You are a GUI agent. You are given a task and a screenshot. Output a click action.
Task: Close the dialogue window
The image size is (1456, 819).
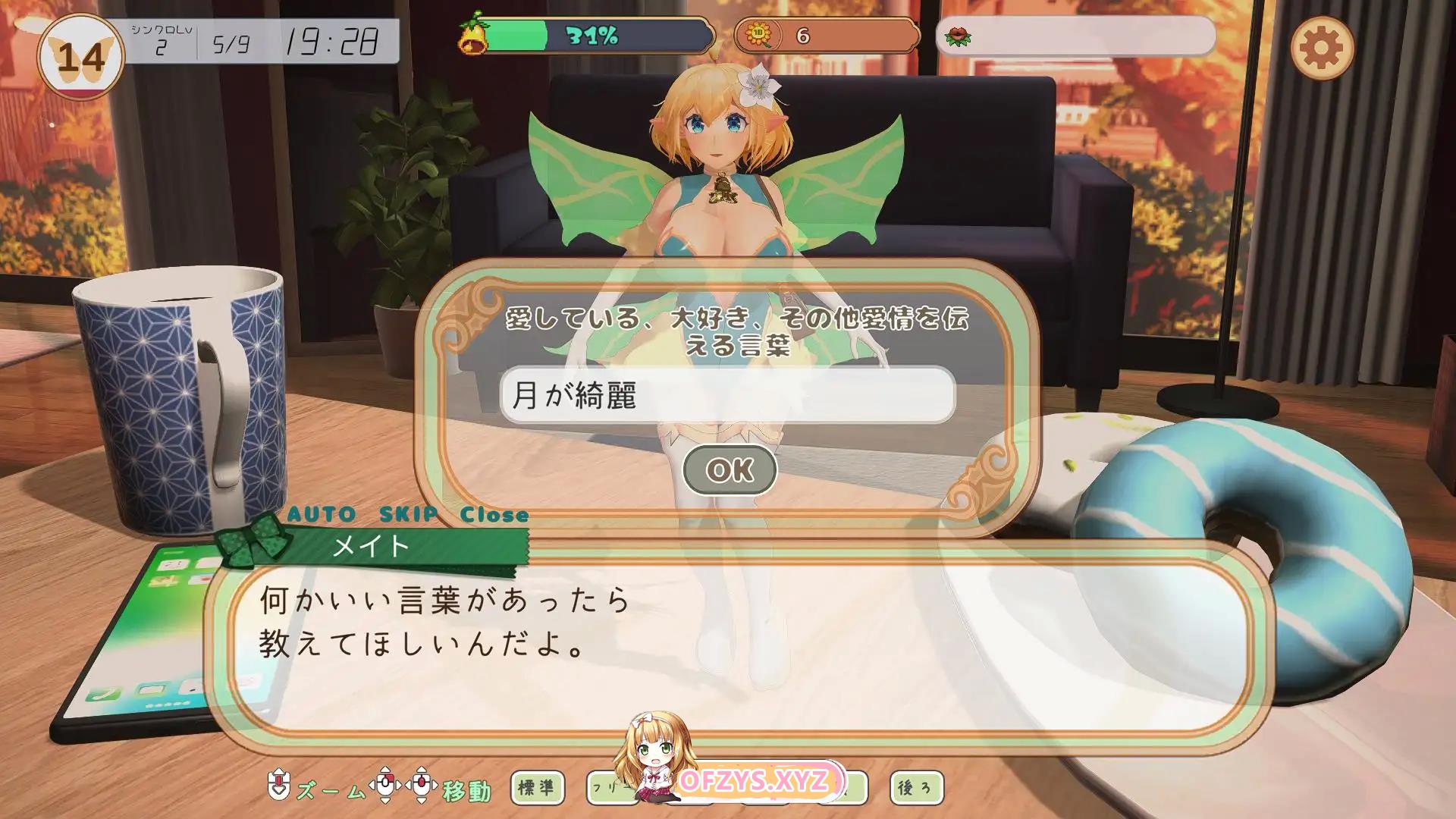click(x=494, y=515)
